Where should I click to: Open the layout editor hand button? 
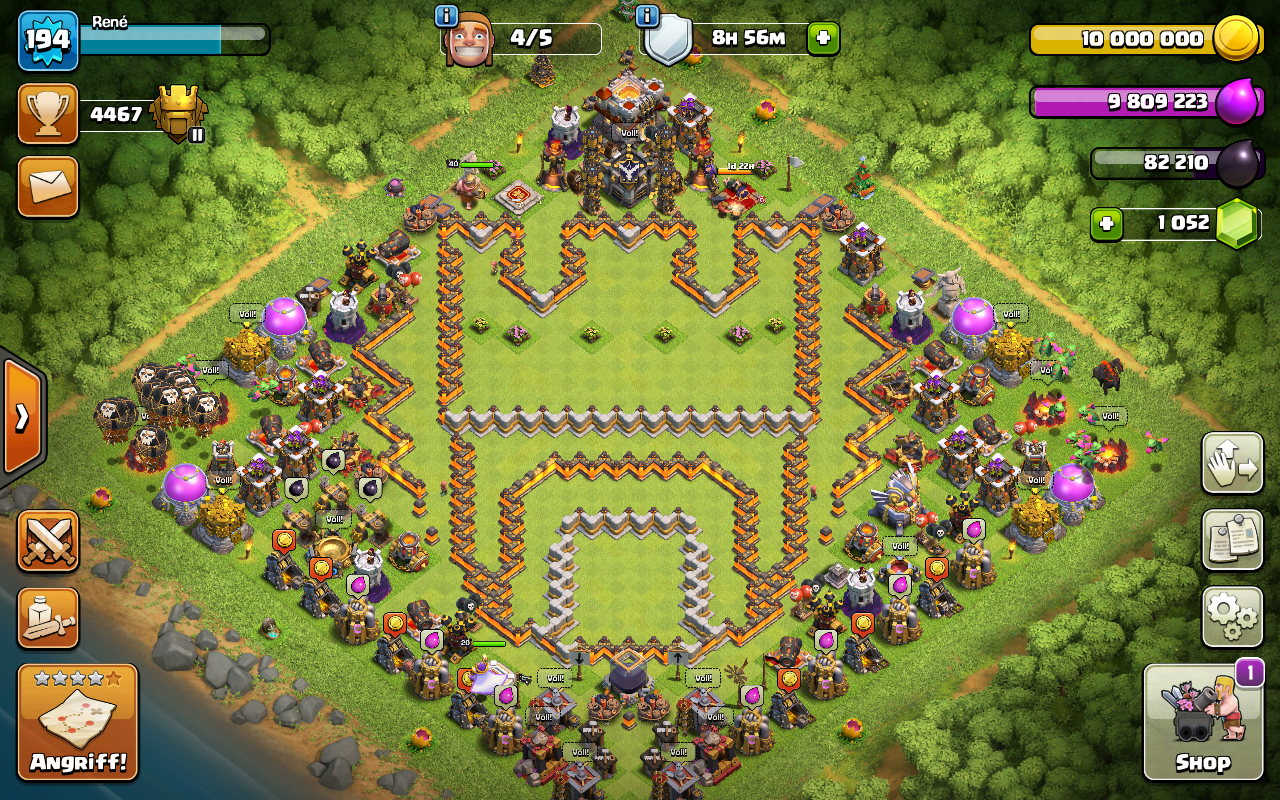(1232, 463)
